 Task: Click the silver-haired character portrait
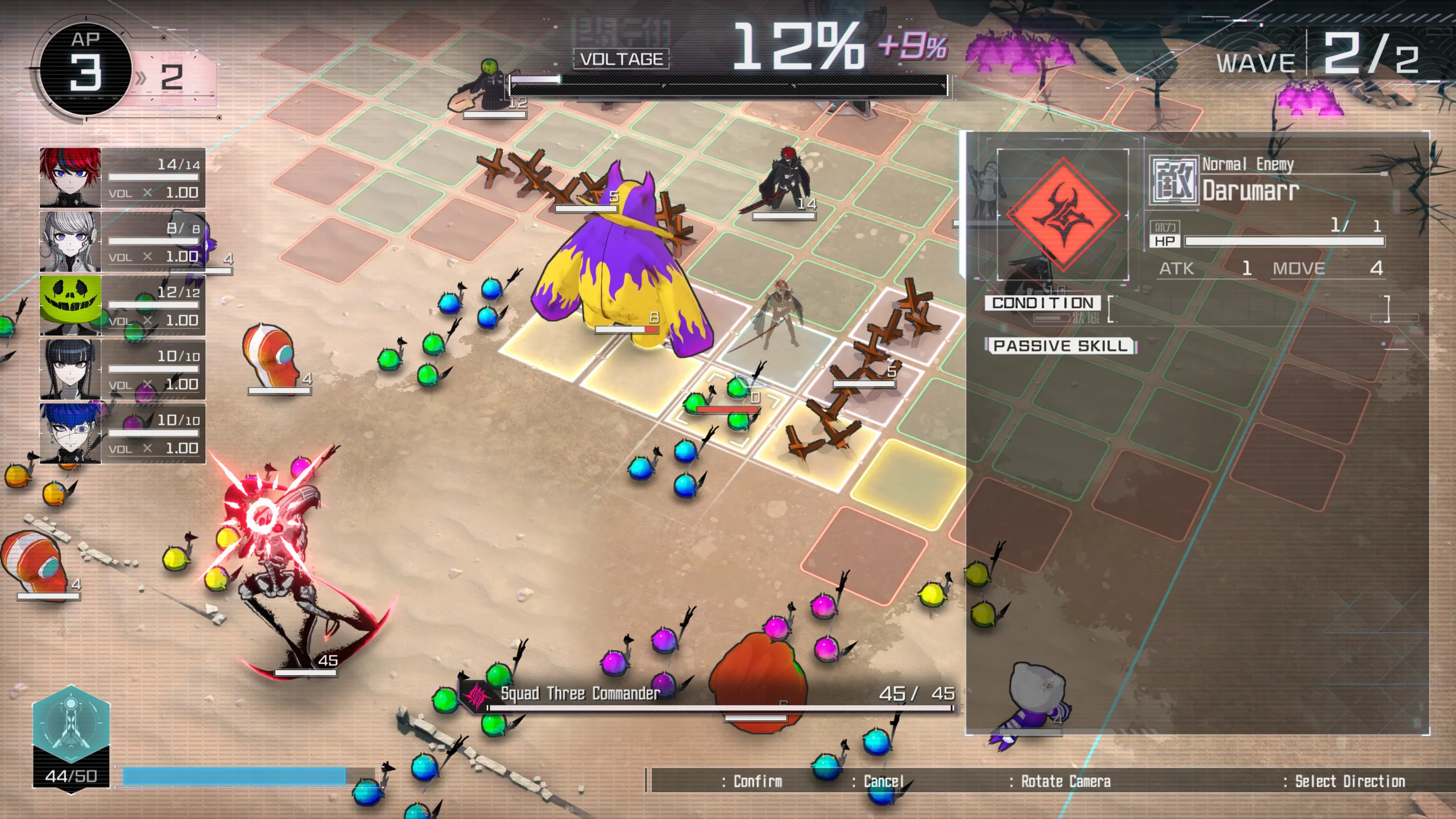[71, 243]
